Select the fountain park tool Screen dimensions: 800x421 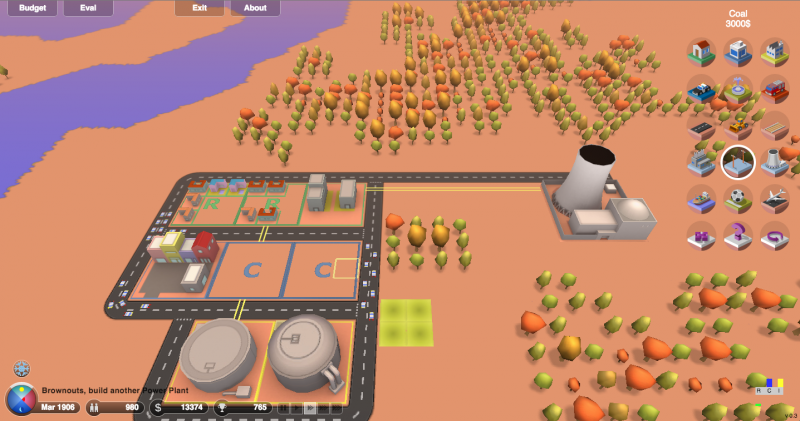click(x=738, y=90)
